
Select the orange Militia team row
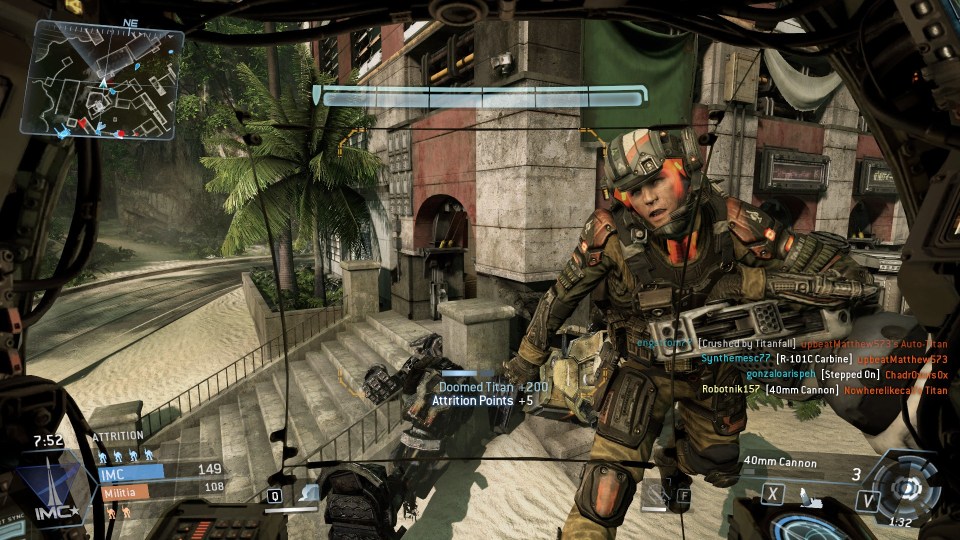(159, 490)
